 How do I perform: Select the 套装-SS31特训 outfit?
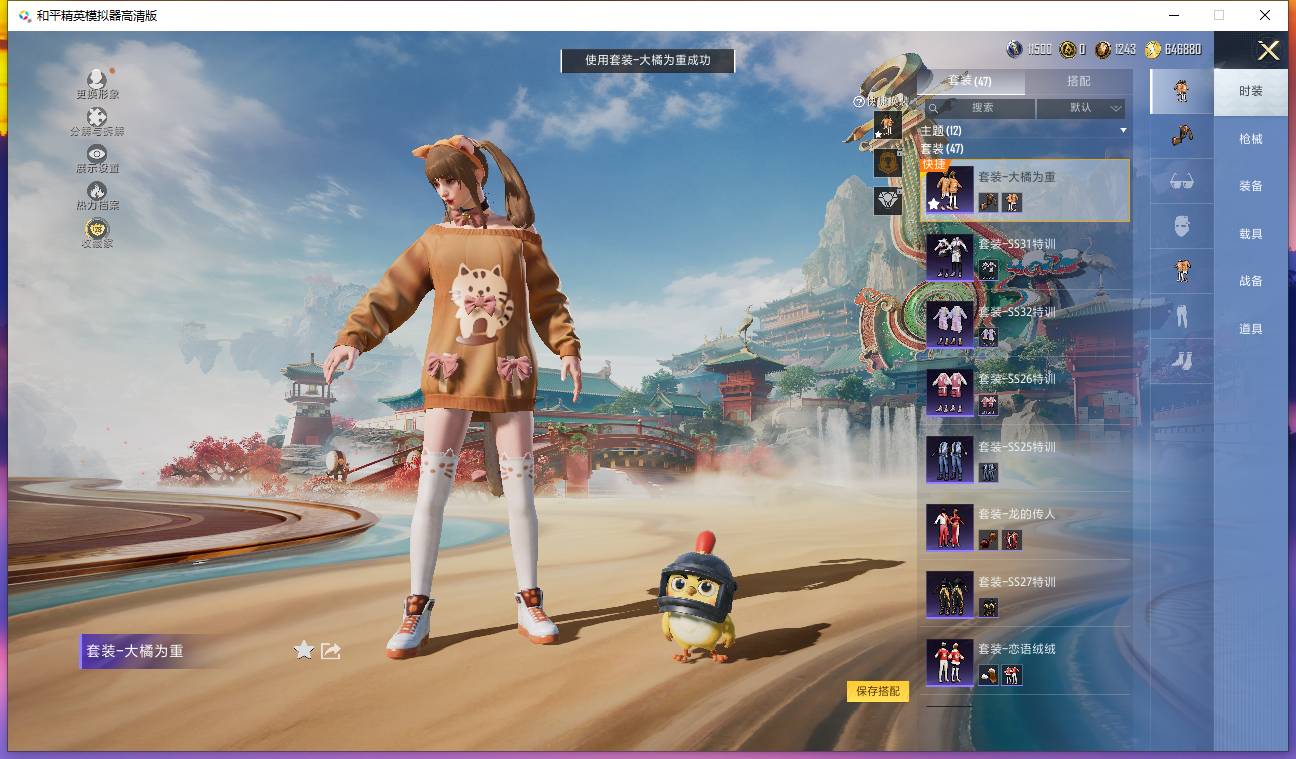click(1024, 257)
